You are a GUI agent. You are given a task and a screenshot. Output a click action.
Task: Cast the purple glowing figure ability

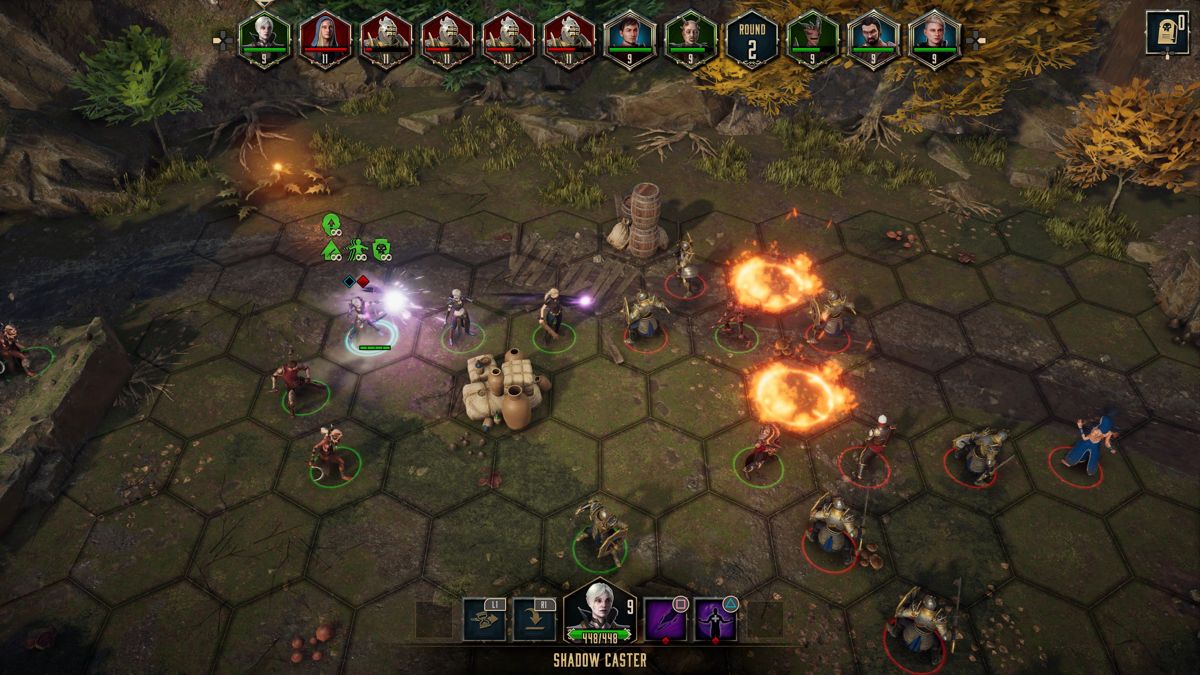[716, 620]
